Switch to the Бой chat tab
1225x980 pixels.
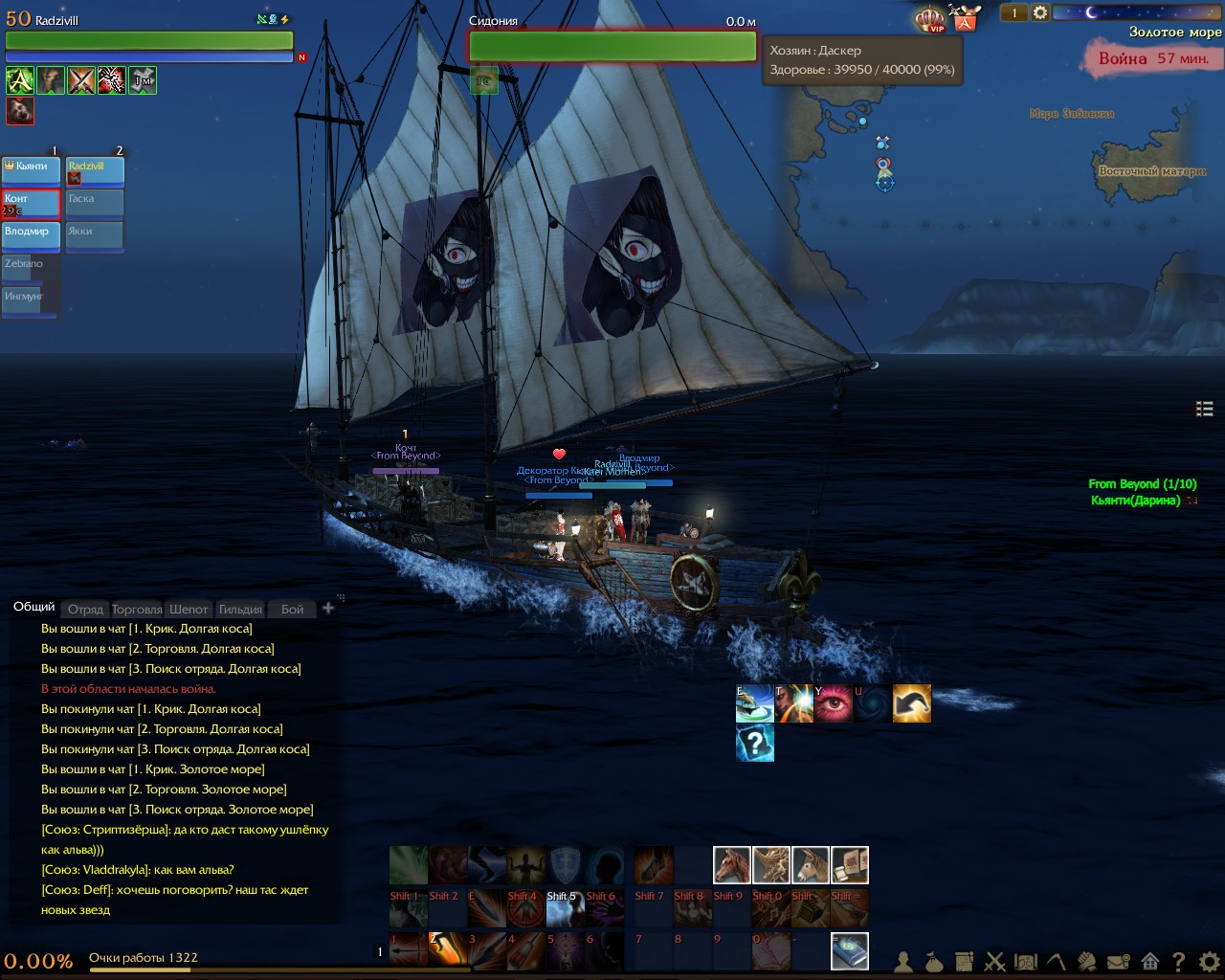tap(292, 610)
